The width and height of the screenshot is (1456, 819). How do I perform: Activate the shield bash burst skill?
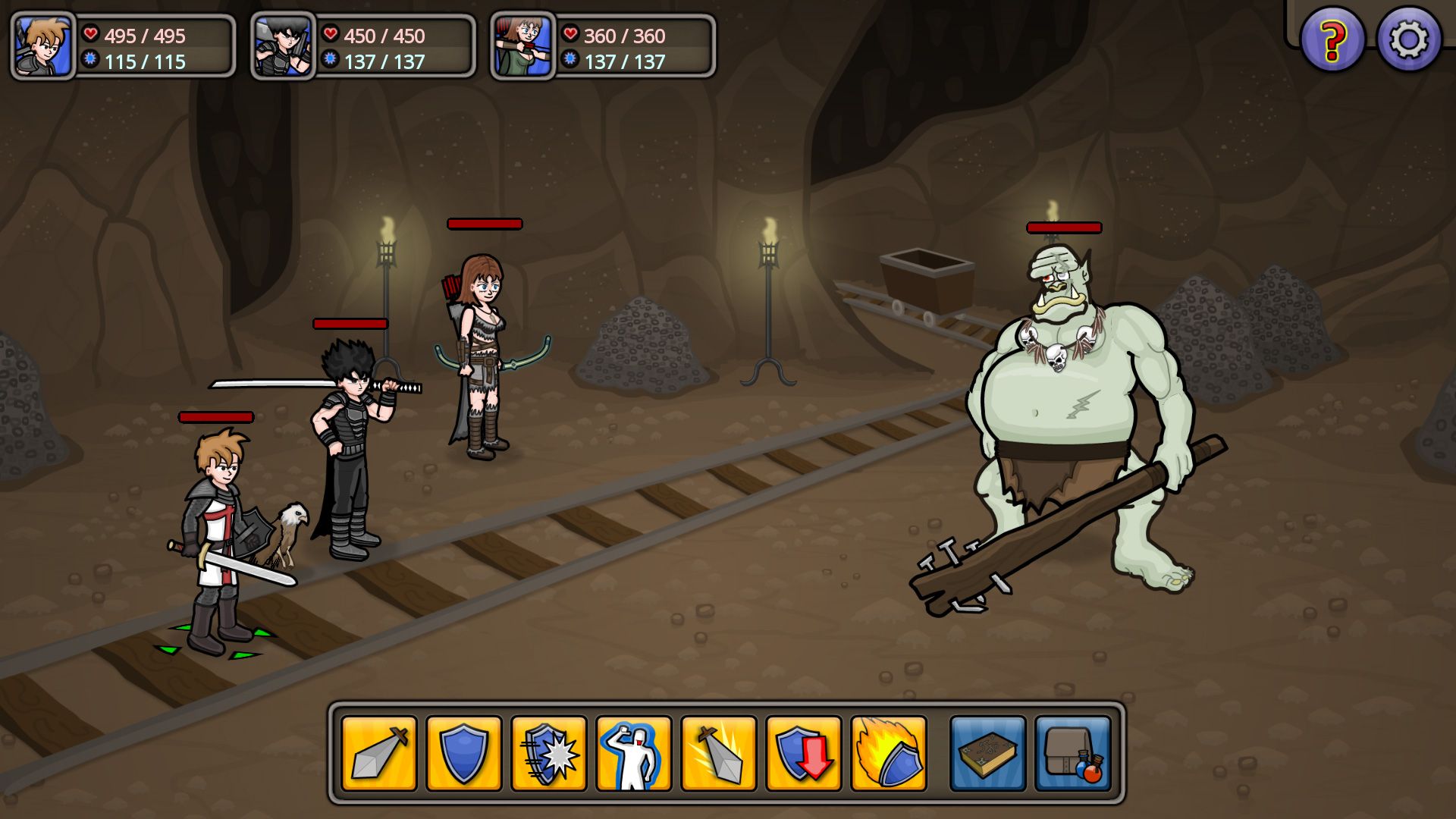[x=548, y=753]
